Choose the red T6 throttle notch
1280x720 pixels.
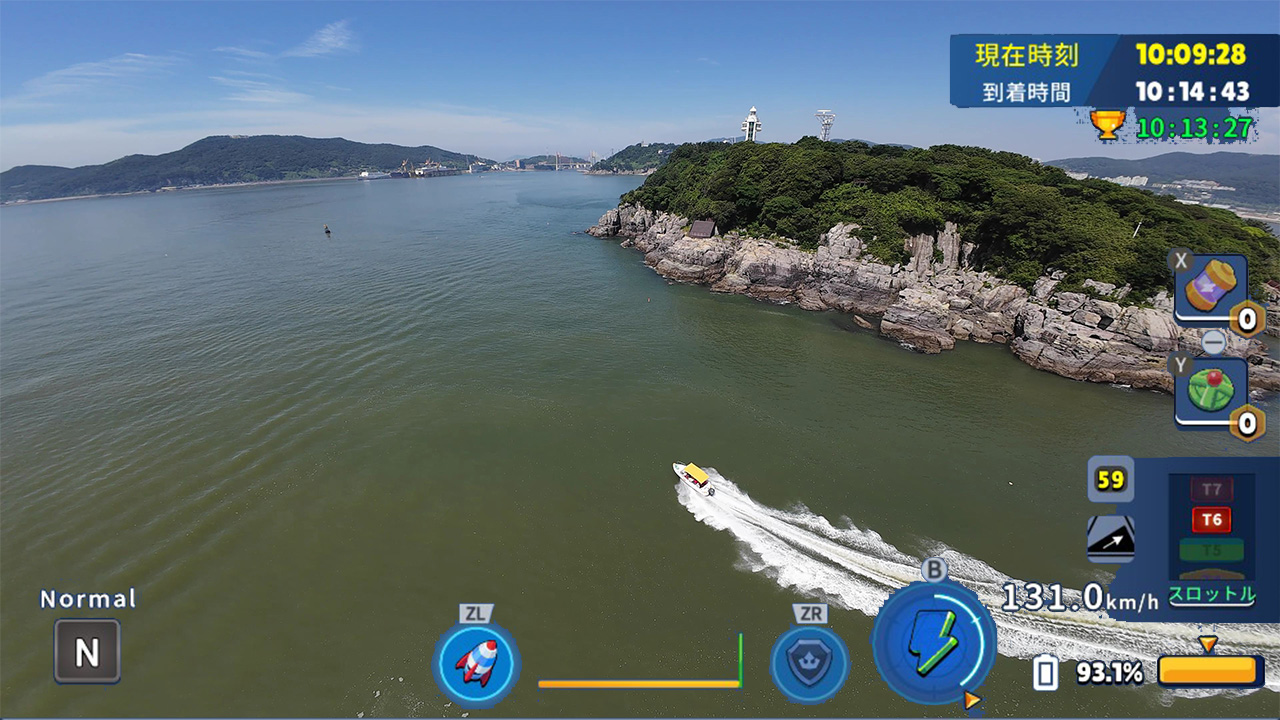(x=1211, y=519)
